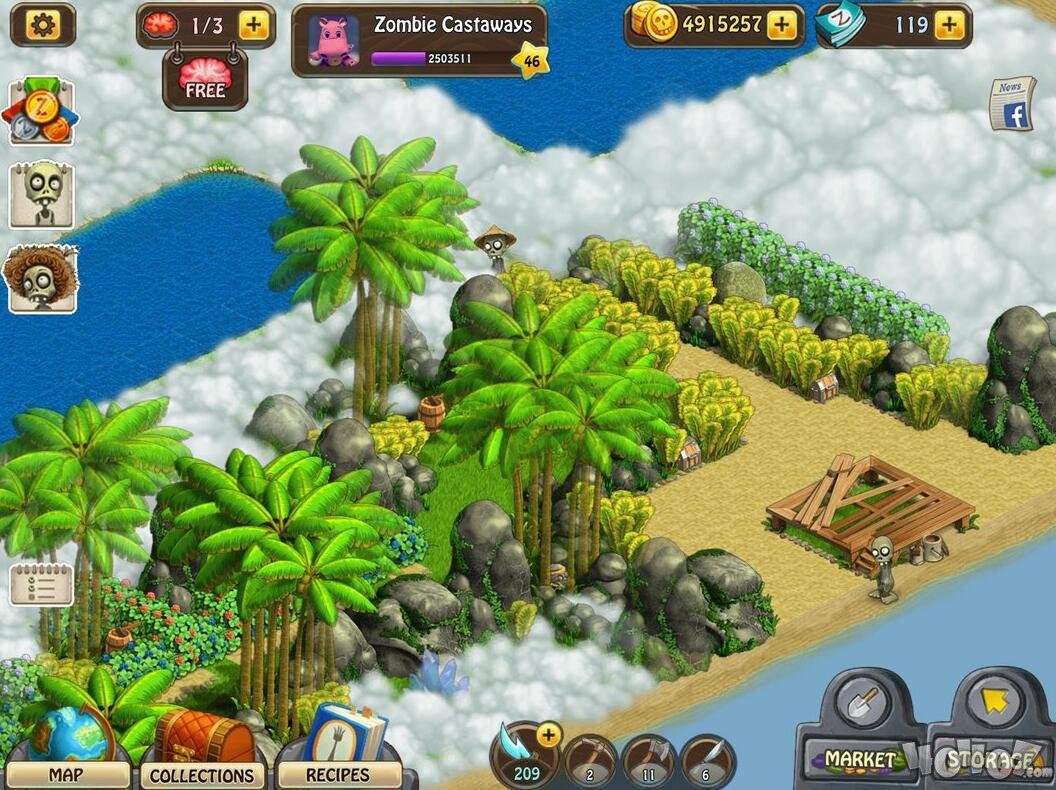Add more machetes with the plus badge

pyautogui.click(x=548, y=736)
